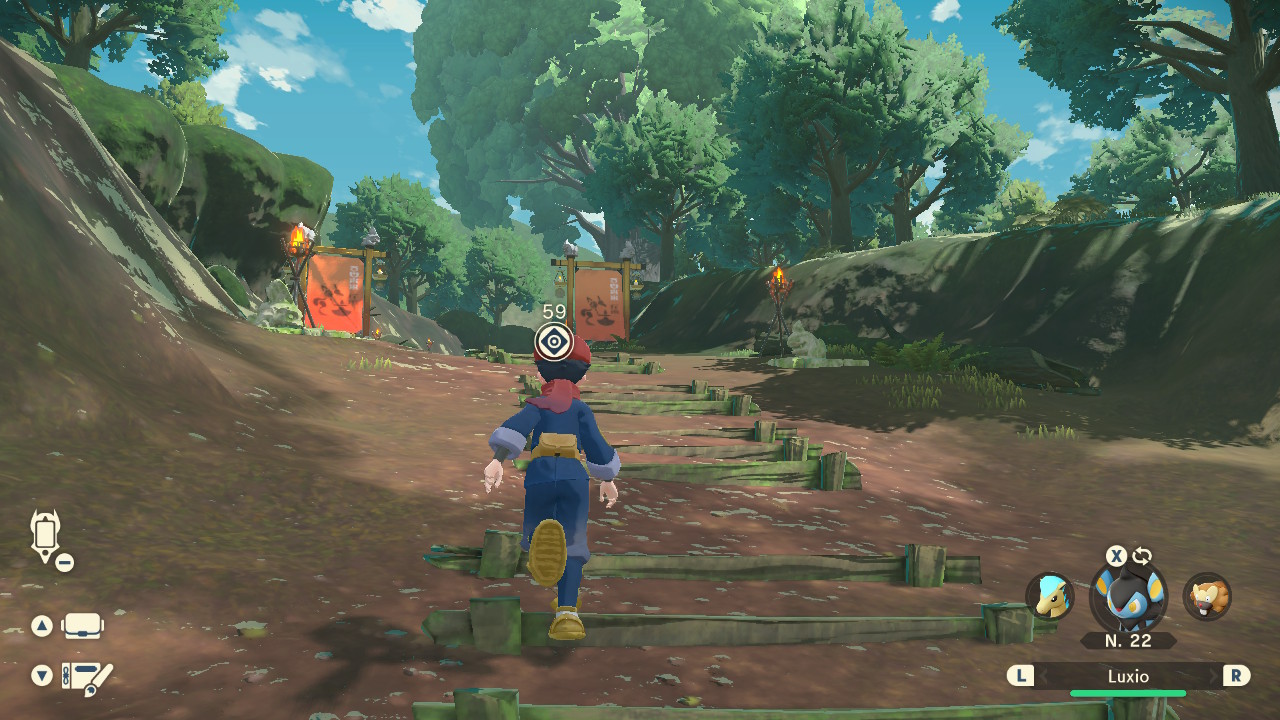This screenshot has height=720, width=1280.
Task: Select the Cyndaquil party icon
Action: (1050, 597)
